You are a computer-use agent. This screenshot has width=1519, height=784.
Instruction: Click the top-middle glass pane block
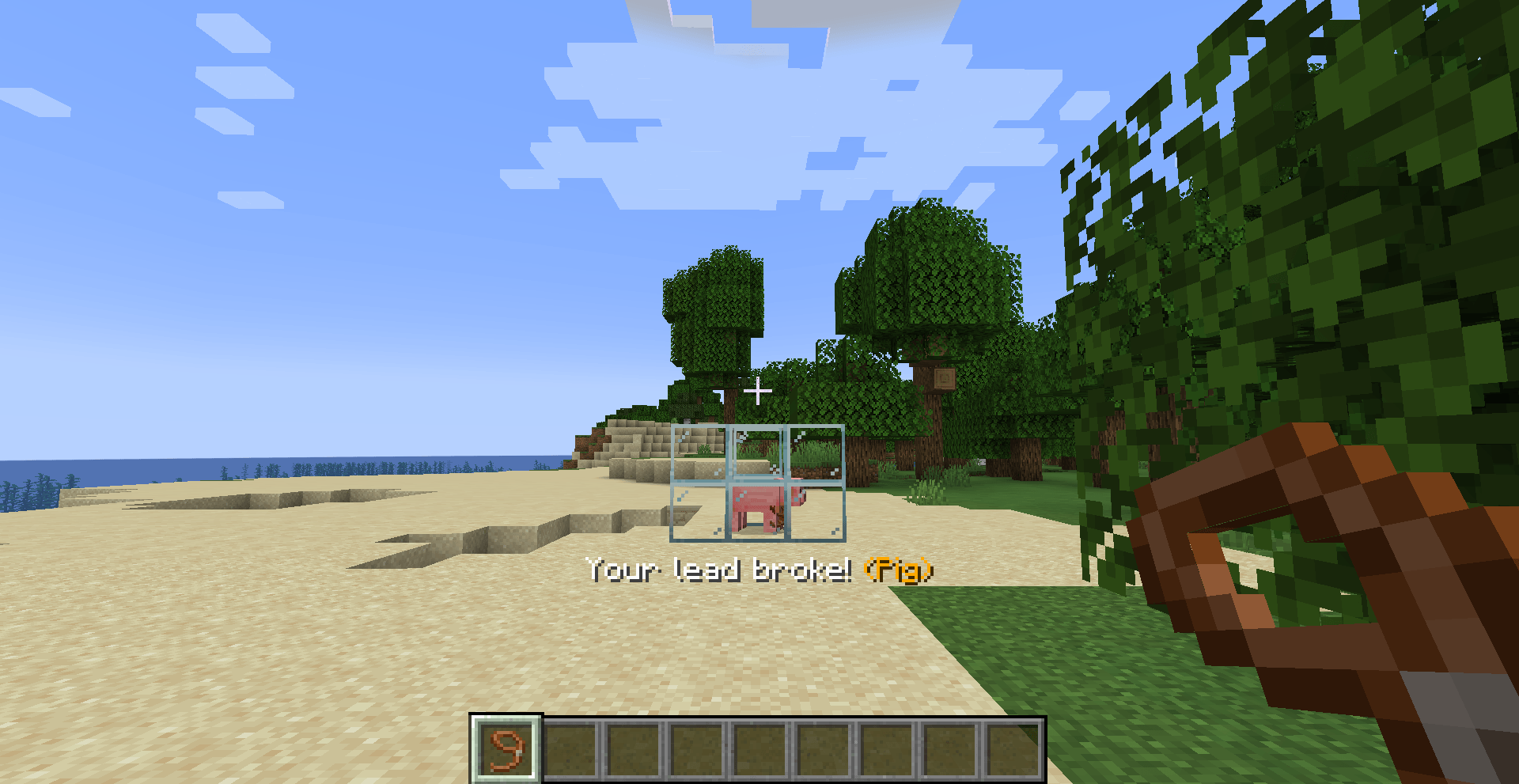coord(758,451)
